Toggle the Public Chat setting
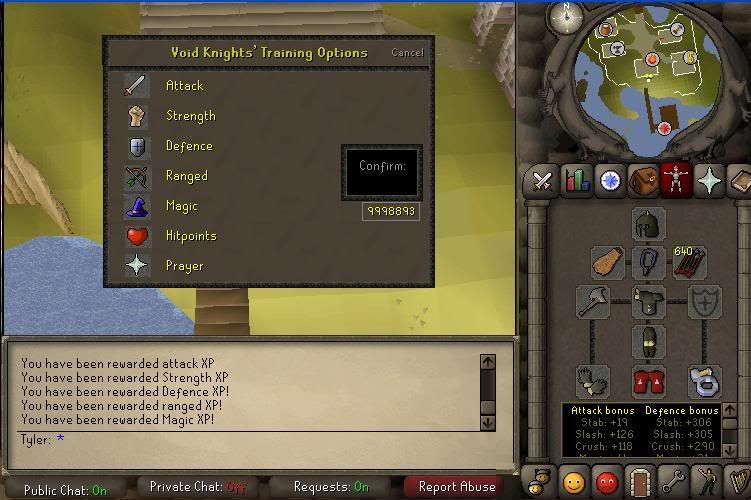This screenshot has height=500, width=751. point(65,489)
